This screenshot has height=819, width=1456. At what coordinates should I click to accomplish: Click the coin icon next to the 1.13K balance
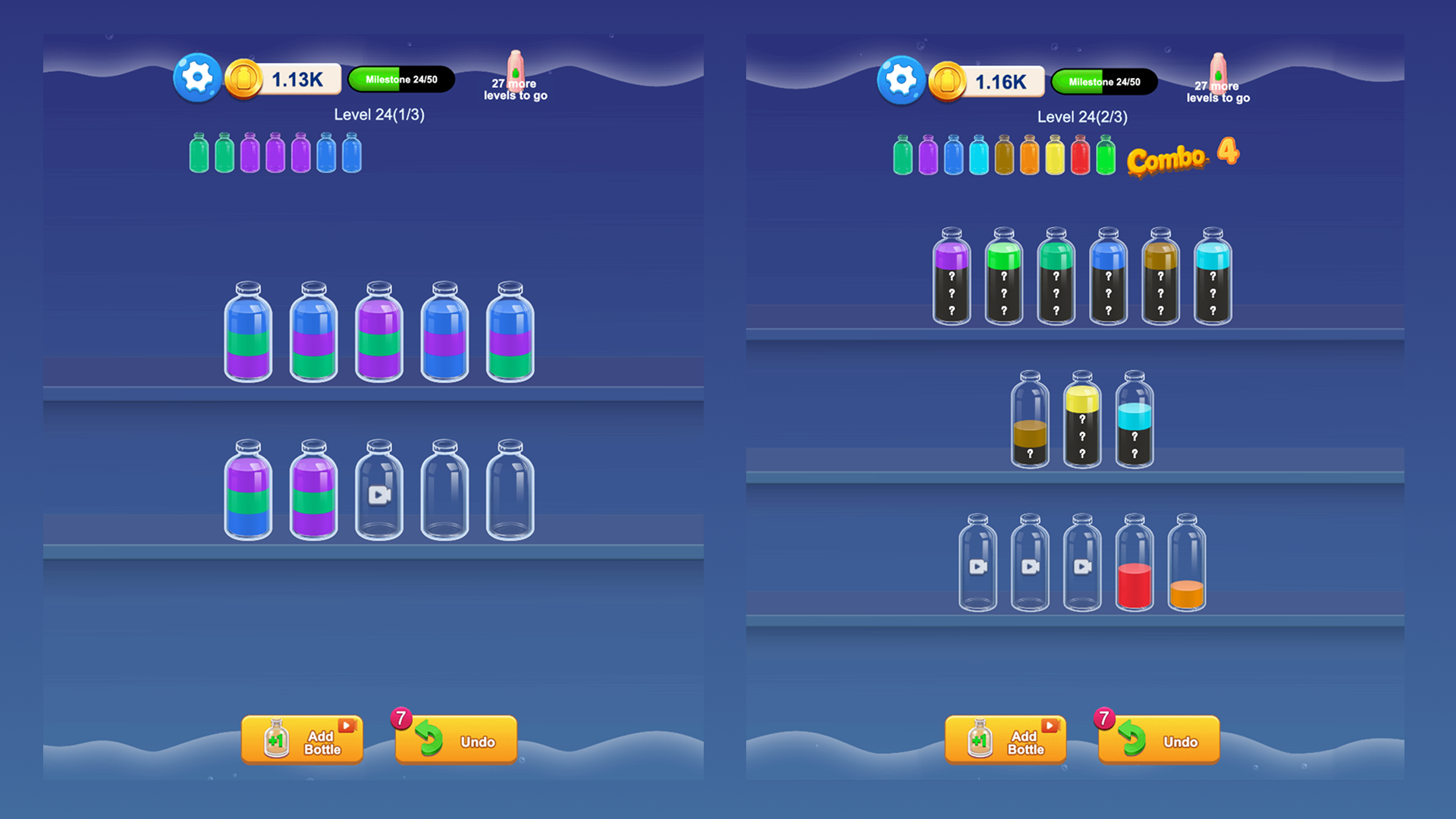(x=243, y=78)
